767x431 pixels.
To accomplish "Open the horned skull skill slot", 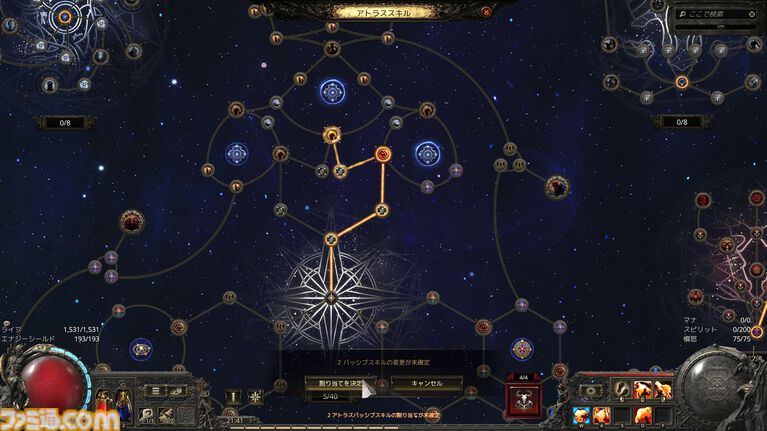I will [521, 400].
